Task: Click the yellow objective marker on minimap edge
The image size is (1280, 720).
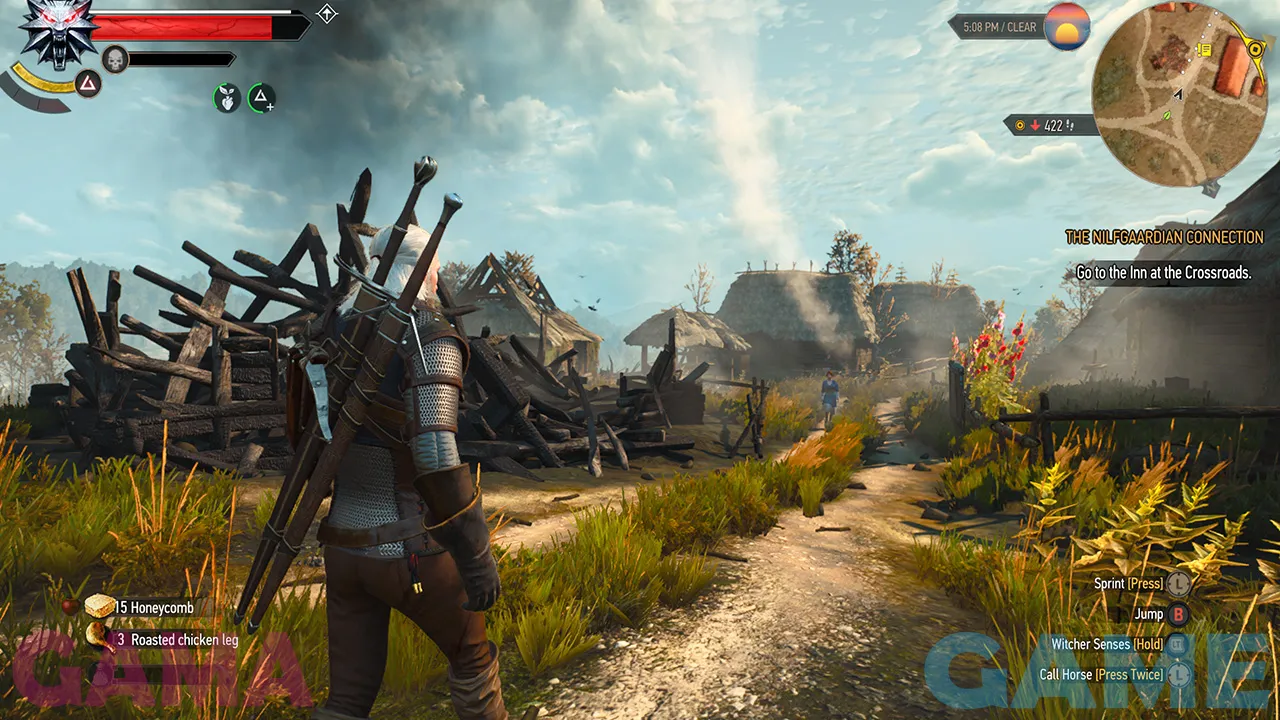Action: pos(1256,47)
